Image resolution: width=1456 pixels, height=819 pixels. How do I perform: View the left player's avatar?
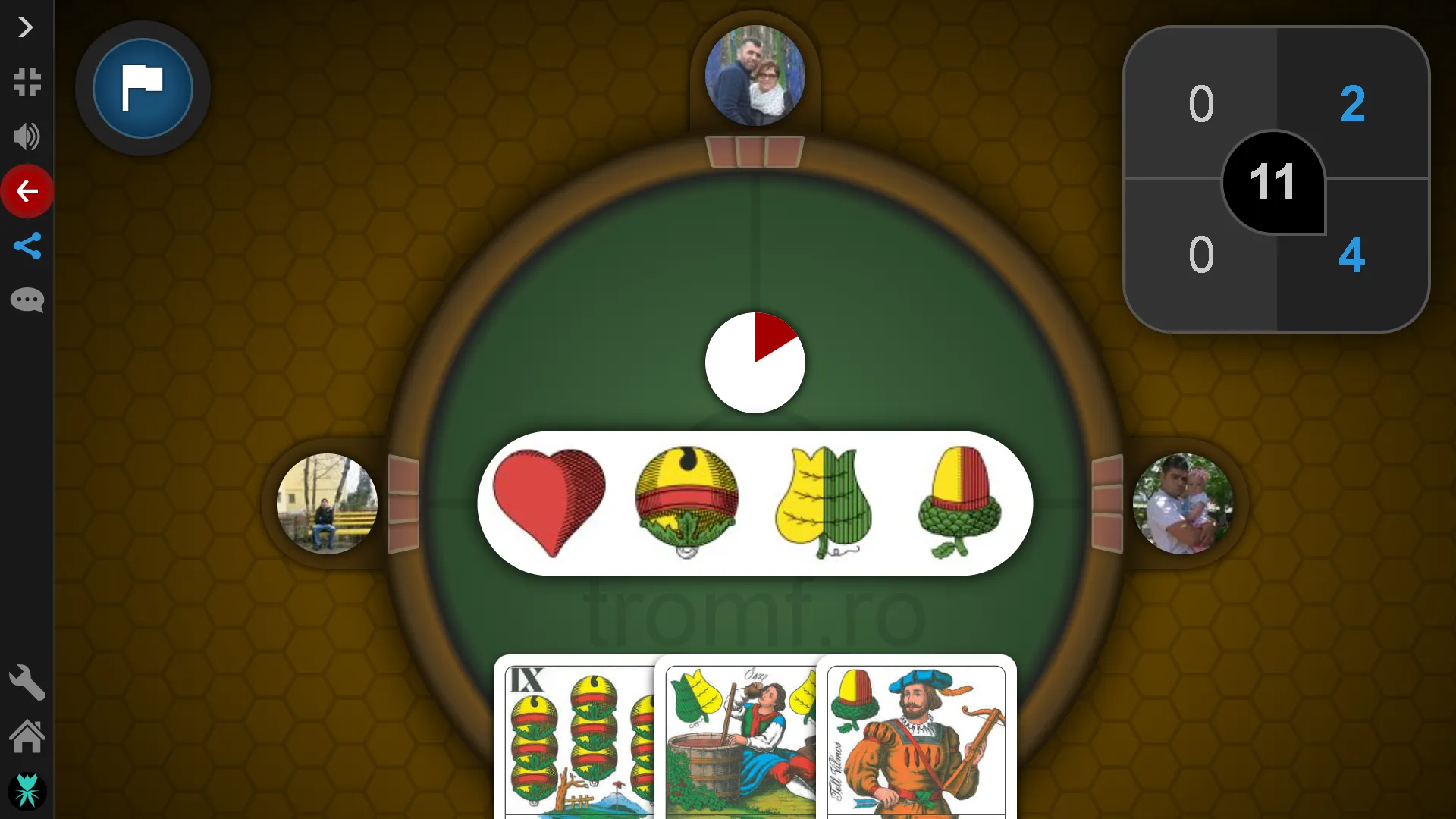pos(327,504)
